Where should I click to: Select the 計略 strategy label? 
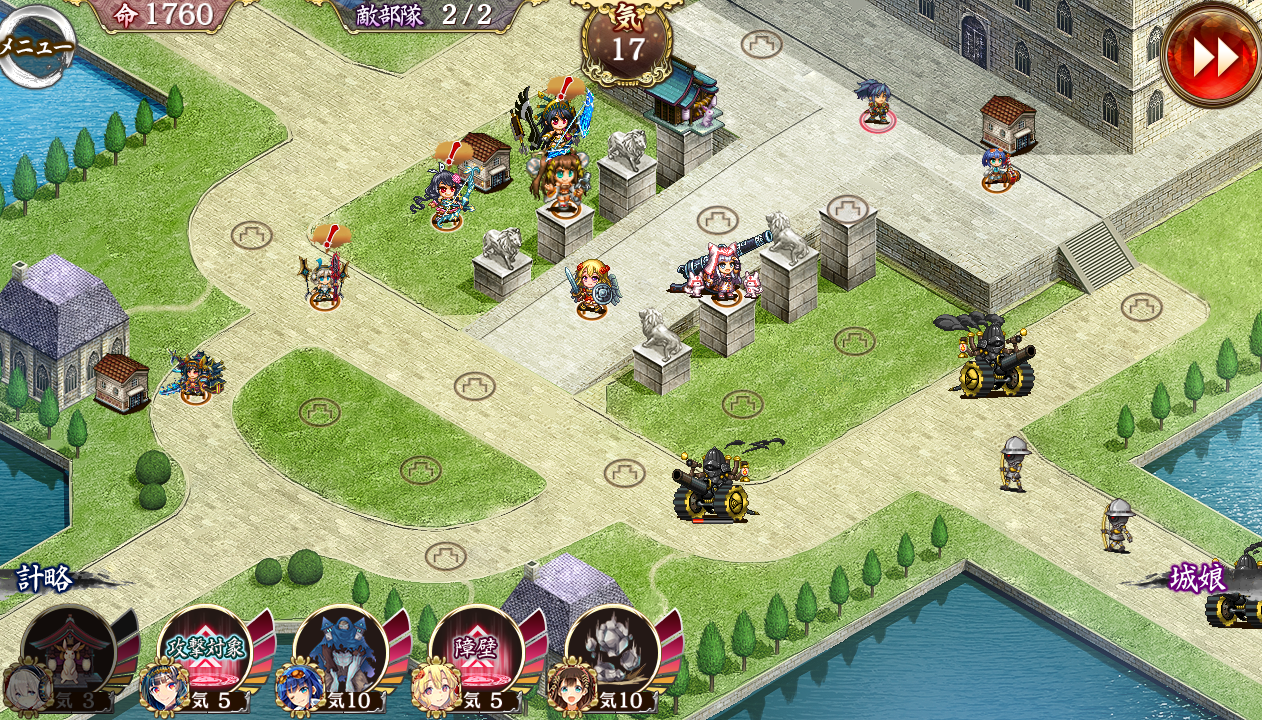click(45, 578)
